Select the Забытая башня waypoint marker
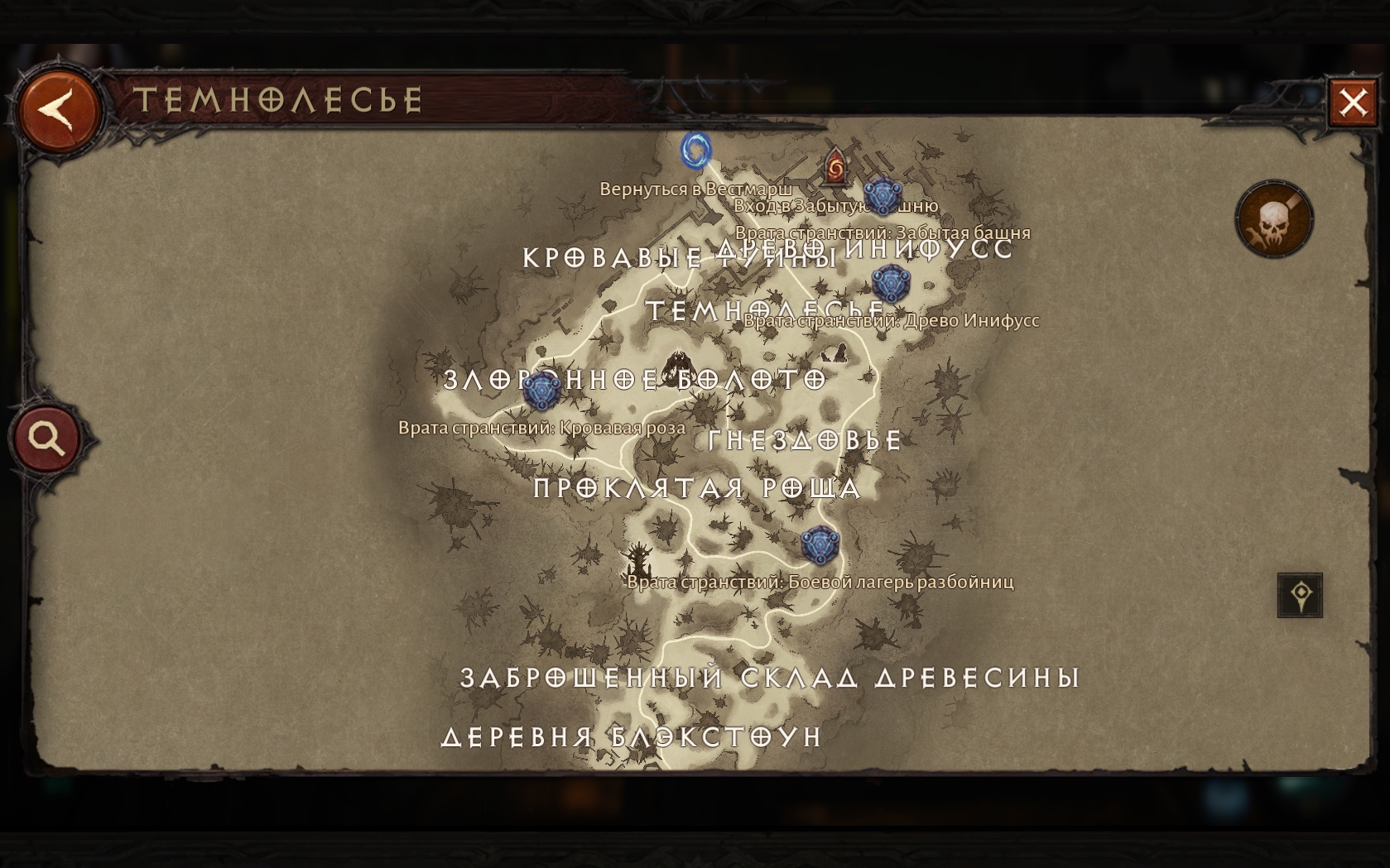The height and width of the screenshot is (868, 1390). point(882,196)
